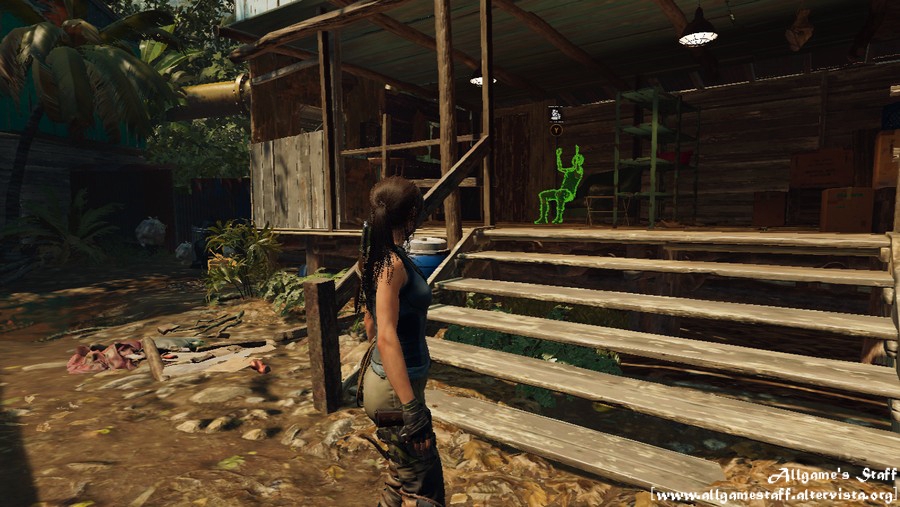Click the white interaction marker icon above the green figure
The image size is (900, 507).
[555, 114]
